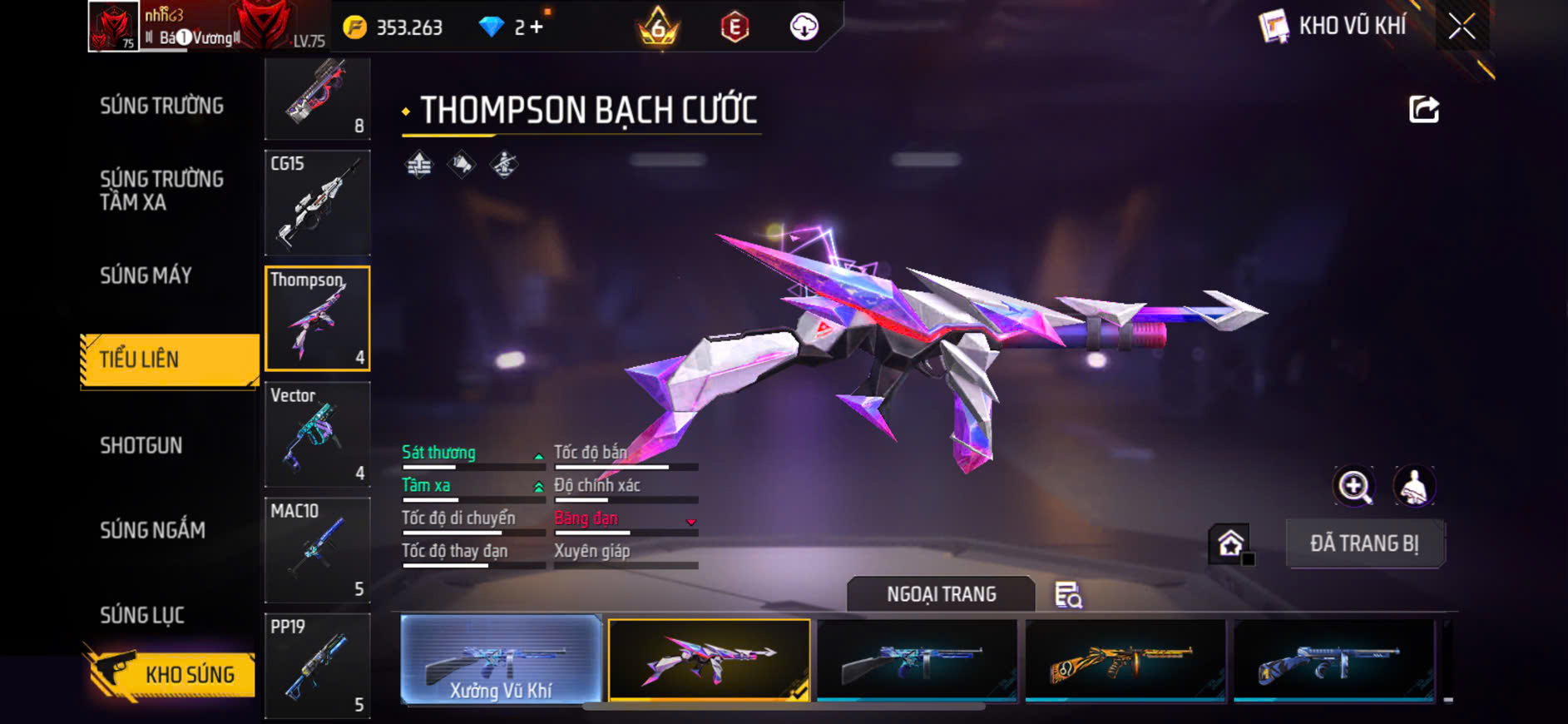Open the skin search list icon
This screenshot has width=1568, height=724.
[x=1068, y=595]
